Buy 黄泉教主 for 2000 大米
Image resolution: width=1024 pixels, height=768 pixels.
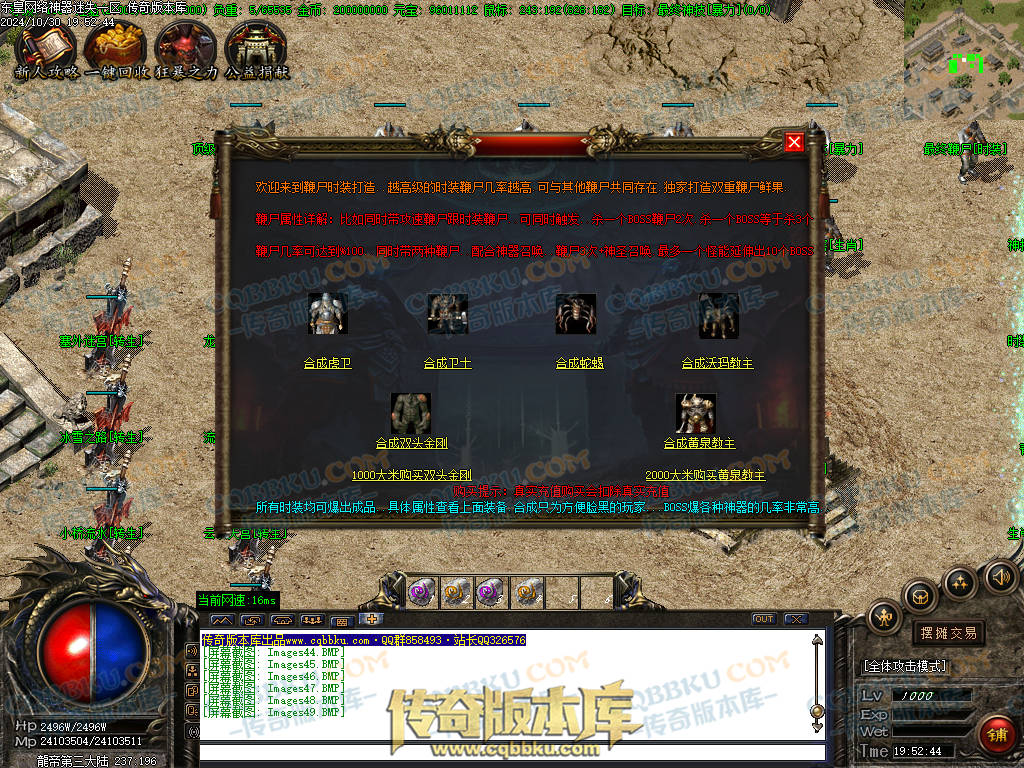(x=705, y=475)
